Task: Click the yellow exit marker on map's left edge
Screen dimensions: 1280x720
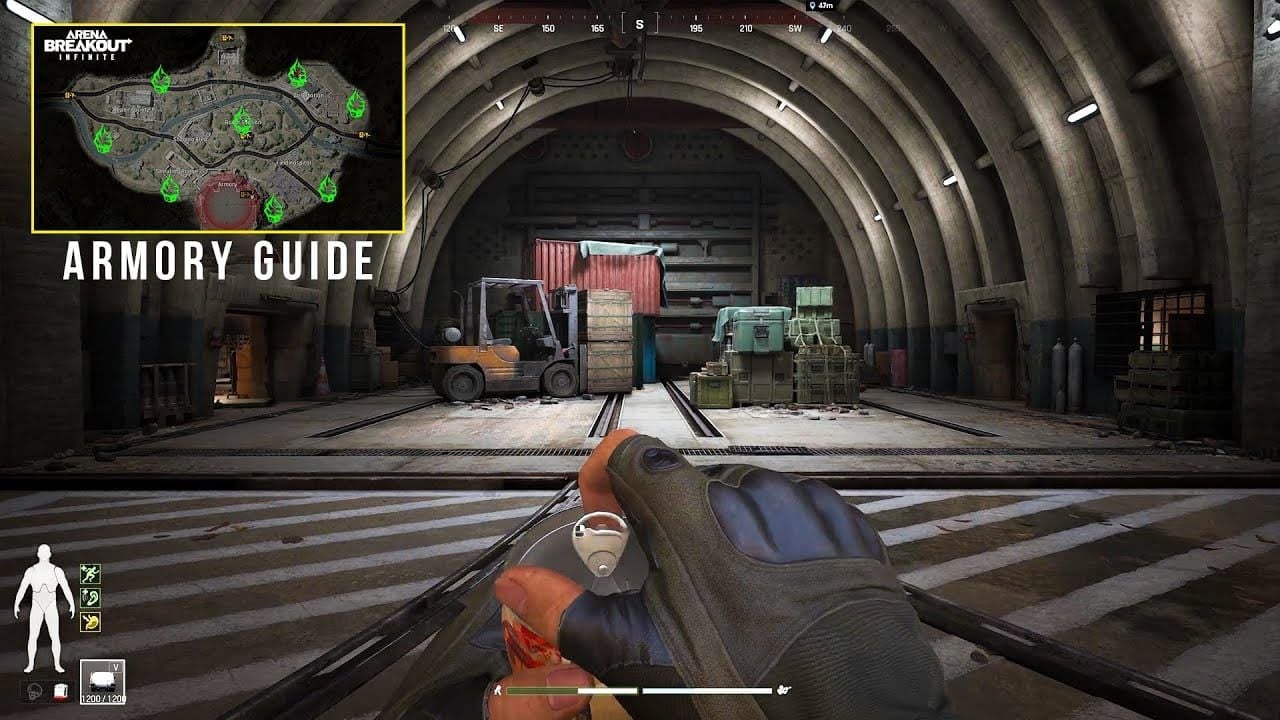Action: pyautogui.click(x=69, y=96)
